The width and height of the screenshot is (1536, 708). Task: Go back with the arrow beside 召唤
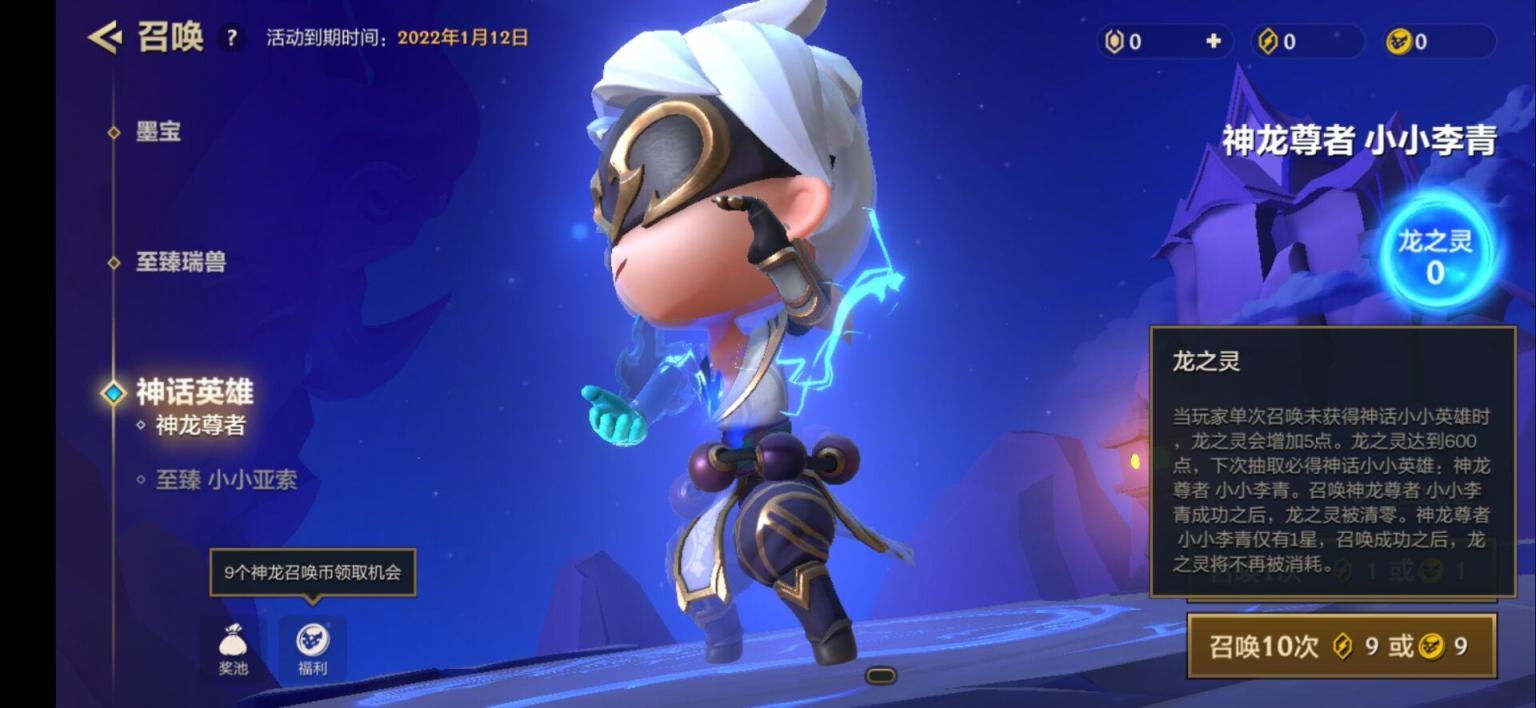(104, 38)
